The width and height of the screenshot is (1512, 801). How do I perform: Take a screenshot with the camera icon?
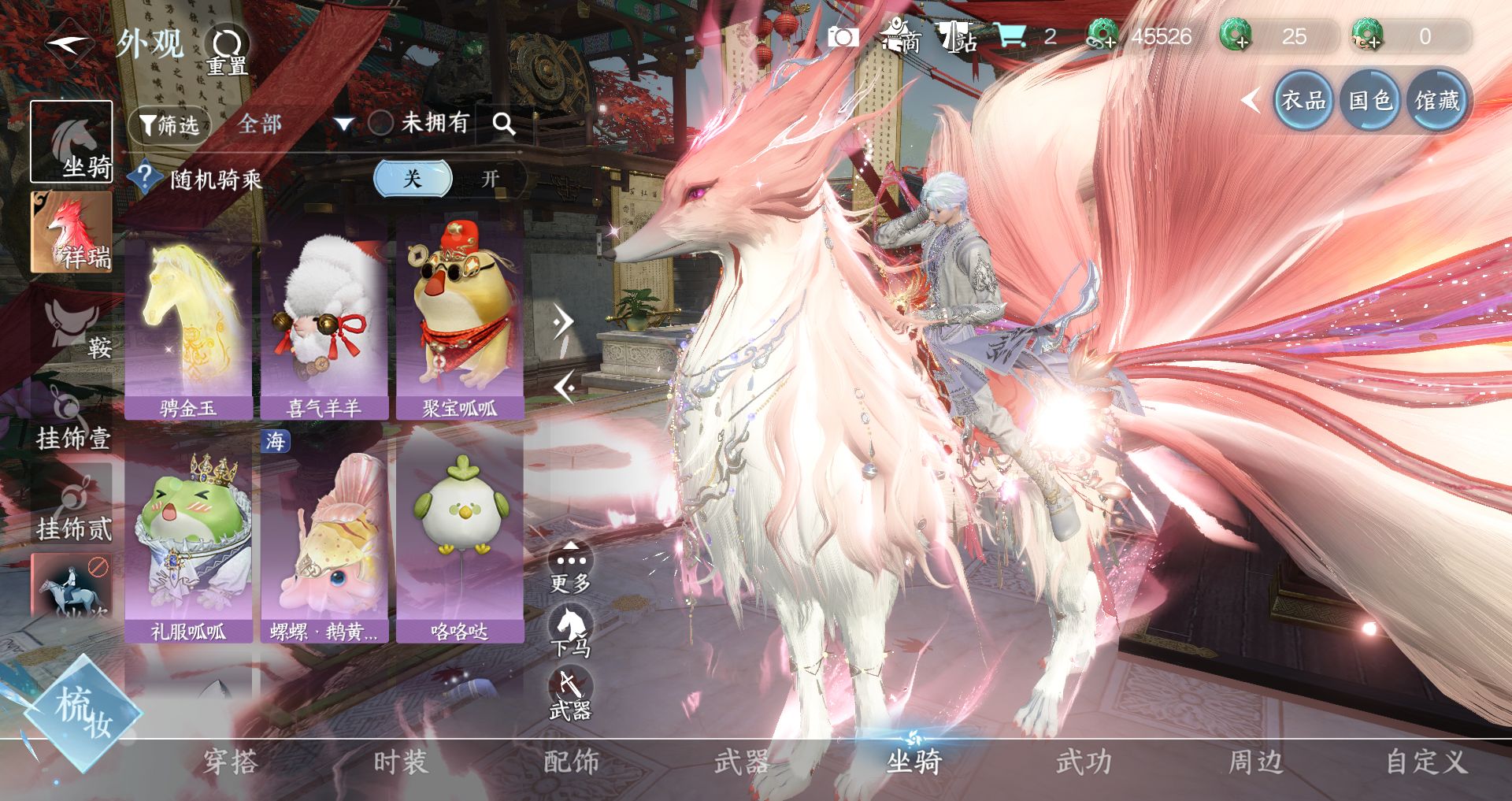point(843,36)
